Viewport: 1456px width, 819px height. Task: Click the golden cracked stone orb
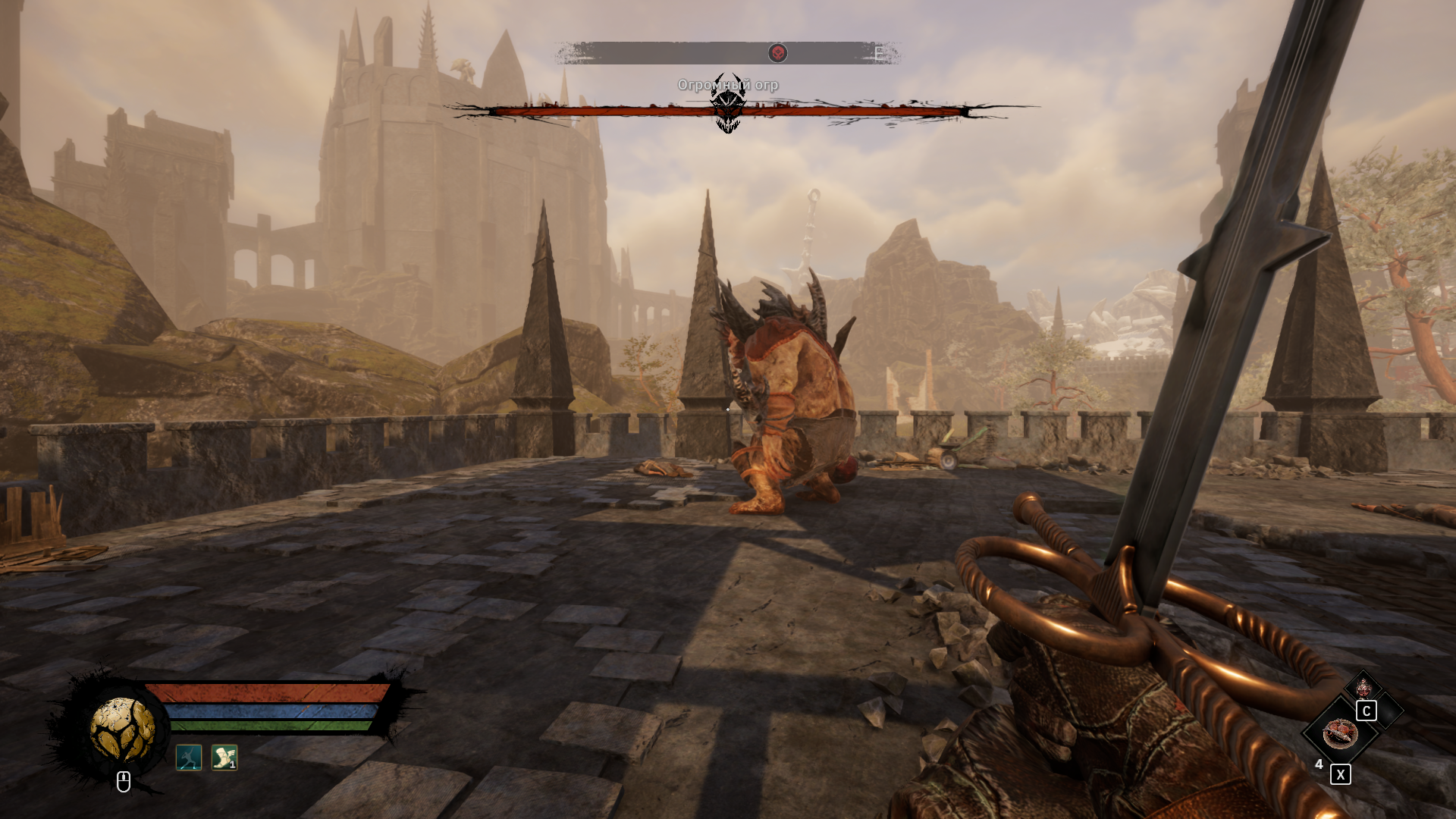pos(122,729)
